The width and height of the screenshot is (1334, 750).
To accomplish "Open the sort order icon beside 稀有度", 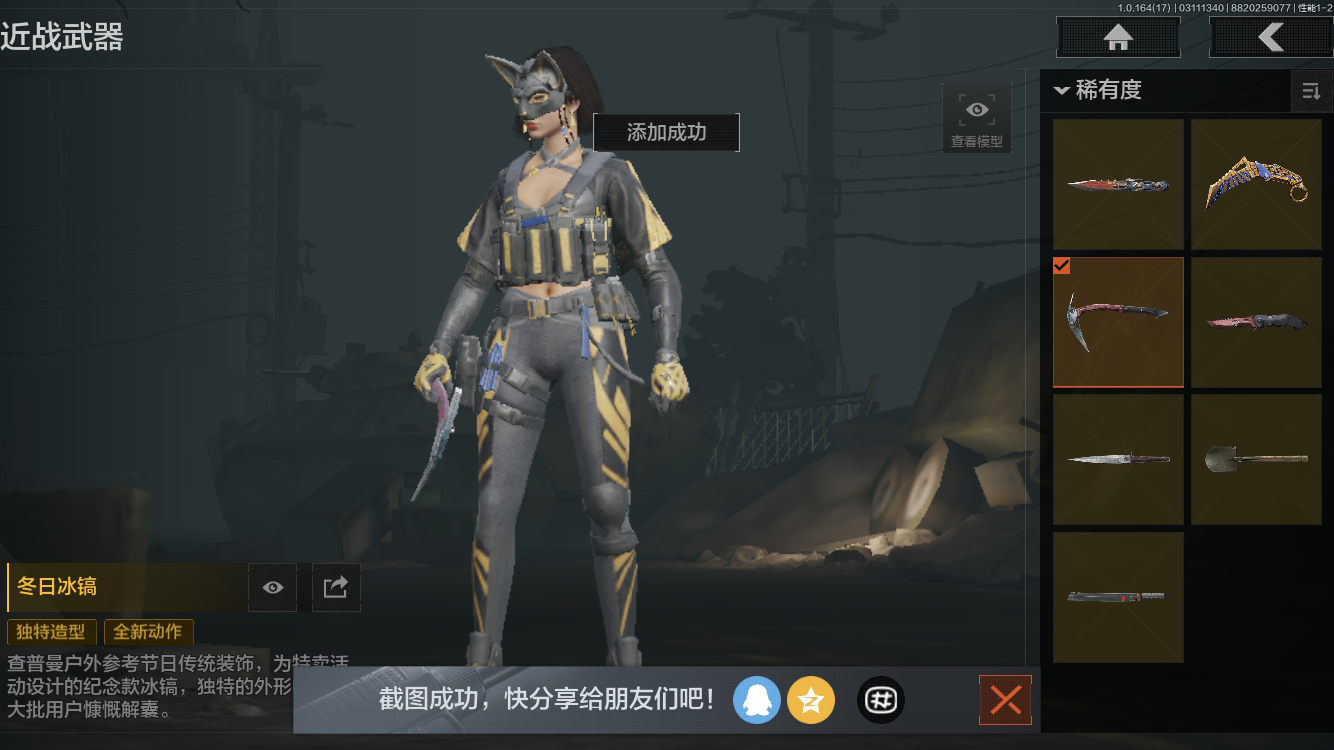I will pos(1311,91).
